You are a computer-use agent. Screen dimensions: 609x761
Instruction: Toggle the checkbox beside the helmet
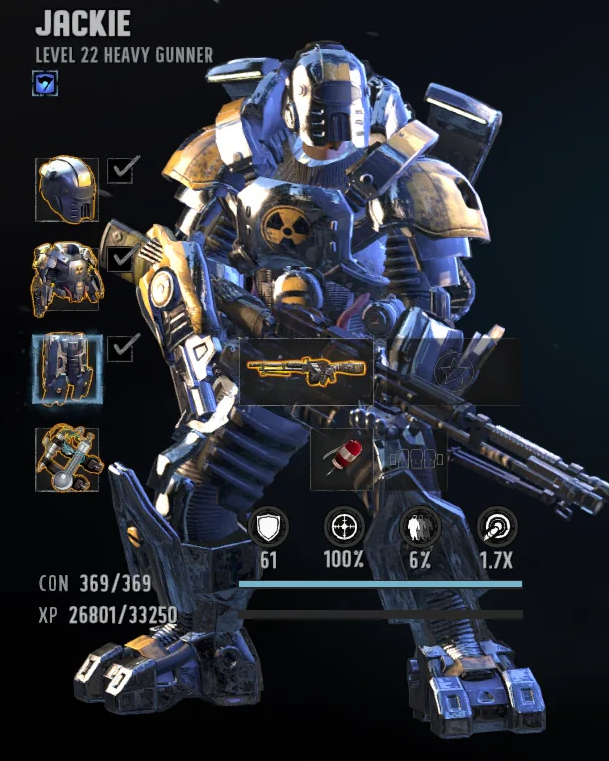click(x=121, y=171)
